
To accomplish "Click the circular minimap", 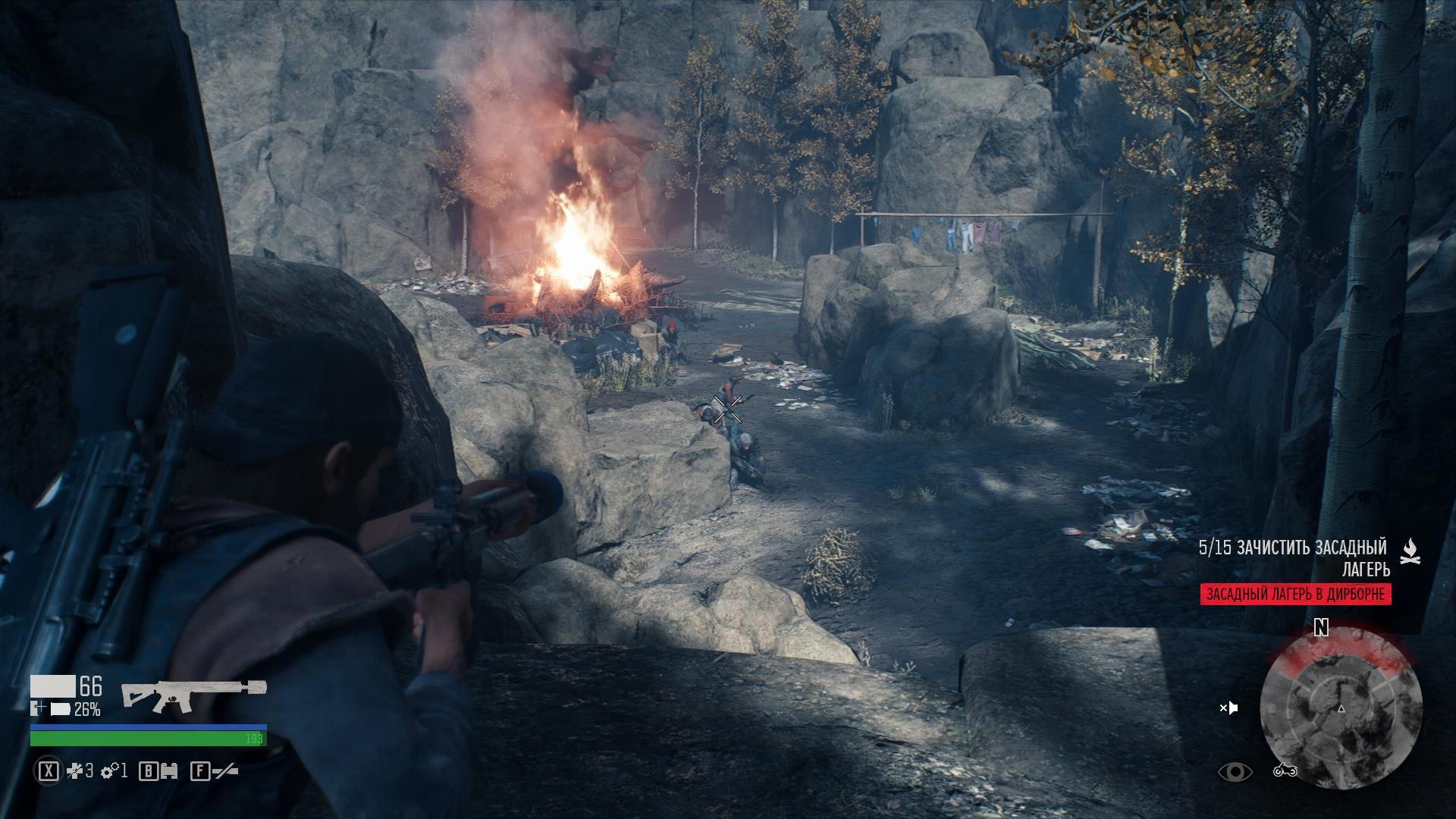I will [1341, 708].
